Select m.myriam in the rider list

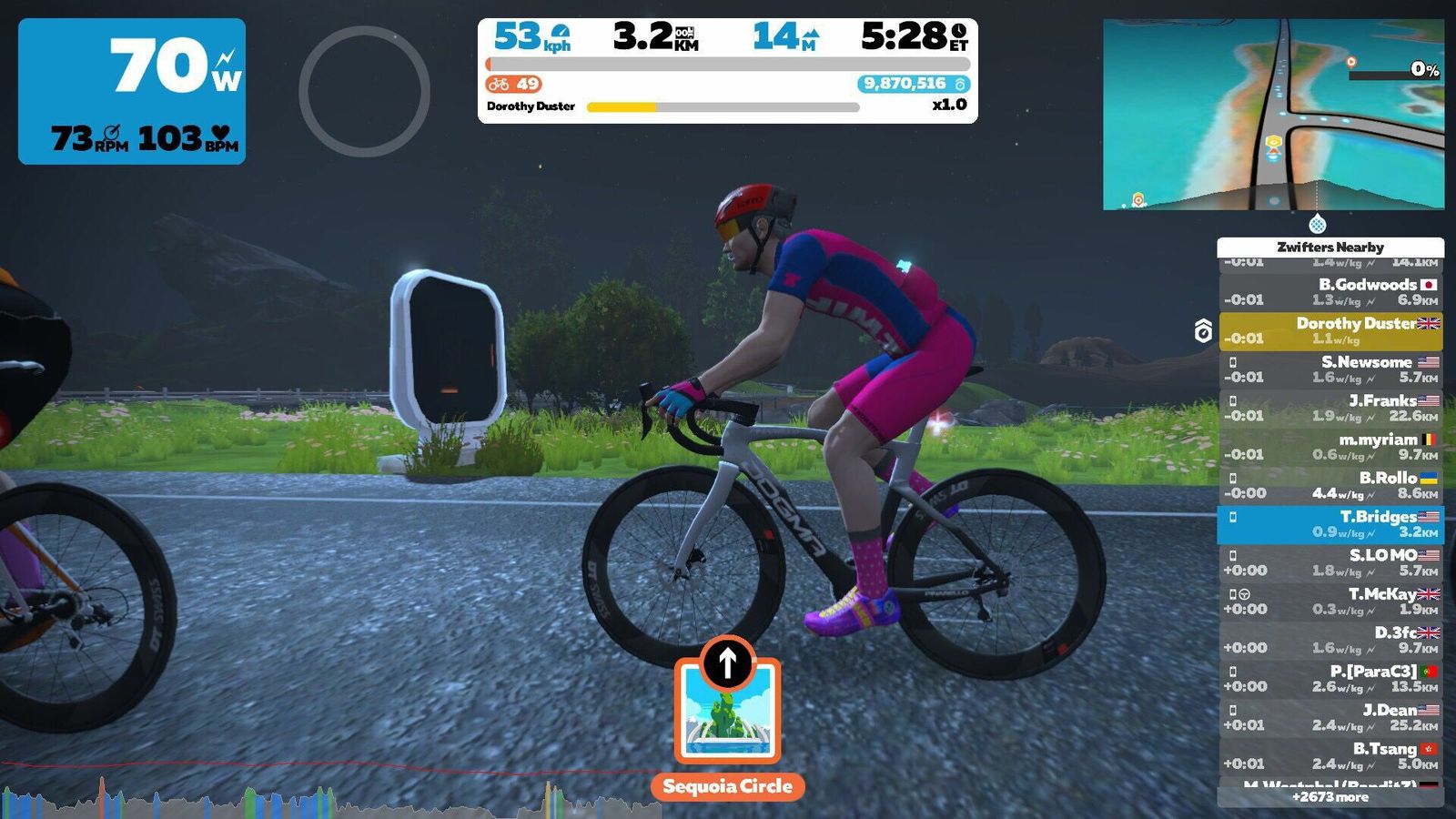(1330, 447)
